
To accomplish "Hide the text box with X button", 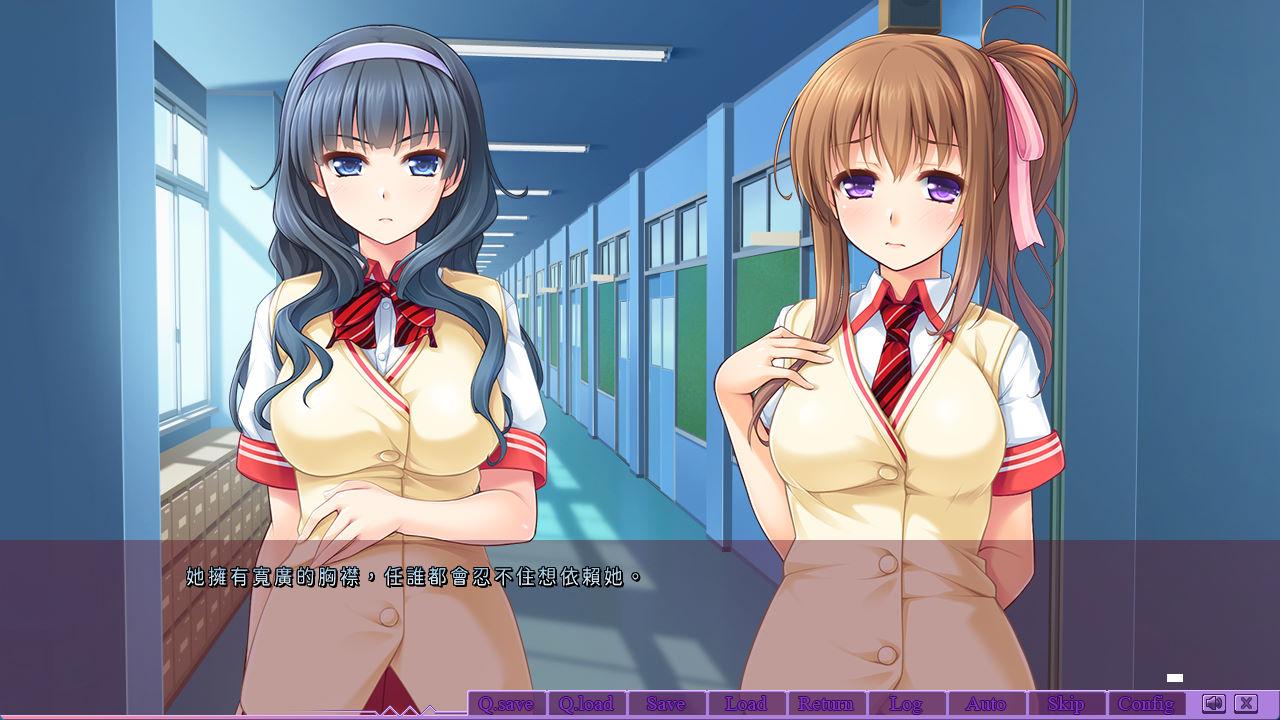I will tap(1245, 703).
